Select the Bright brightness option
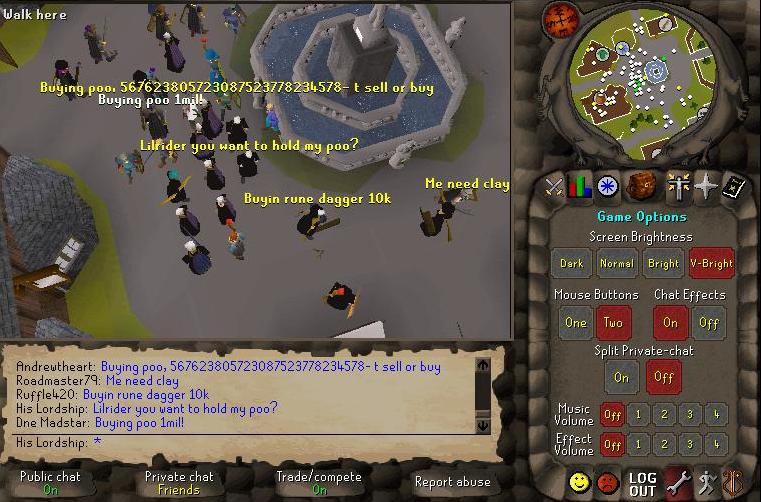 (x=663, y=263)
